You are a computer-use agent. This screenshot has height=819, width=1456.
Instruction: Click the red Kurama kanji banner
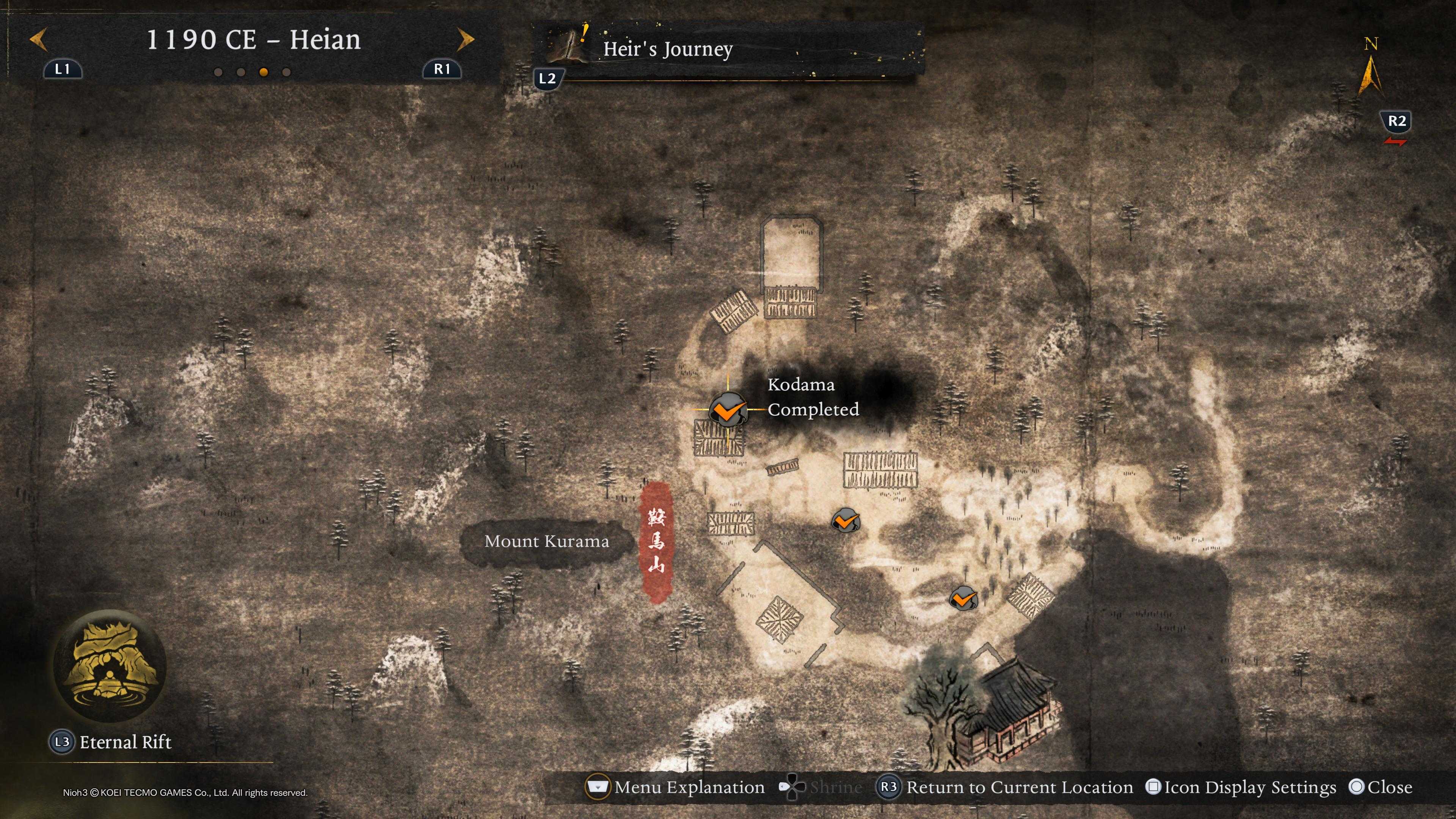656,541
